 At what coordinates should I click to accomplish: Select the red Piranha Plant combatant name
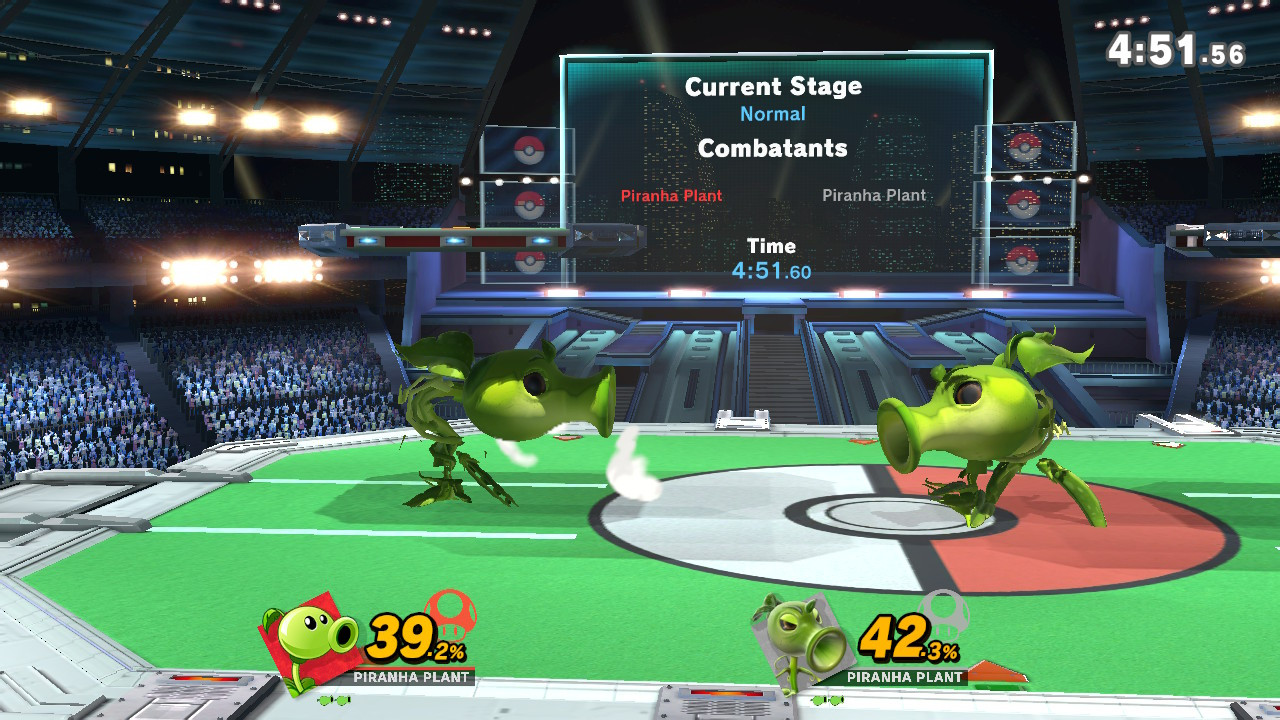pyautogui.click(x=671, y=195)
